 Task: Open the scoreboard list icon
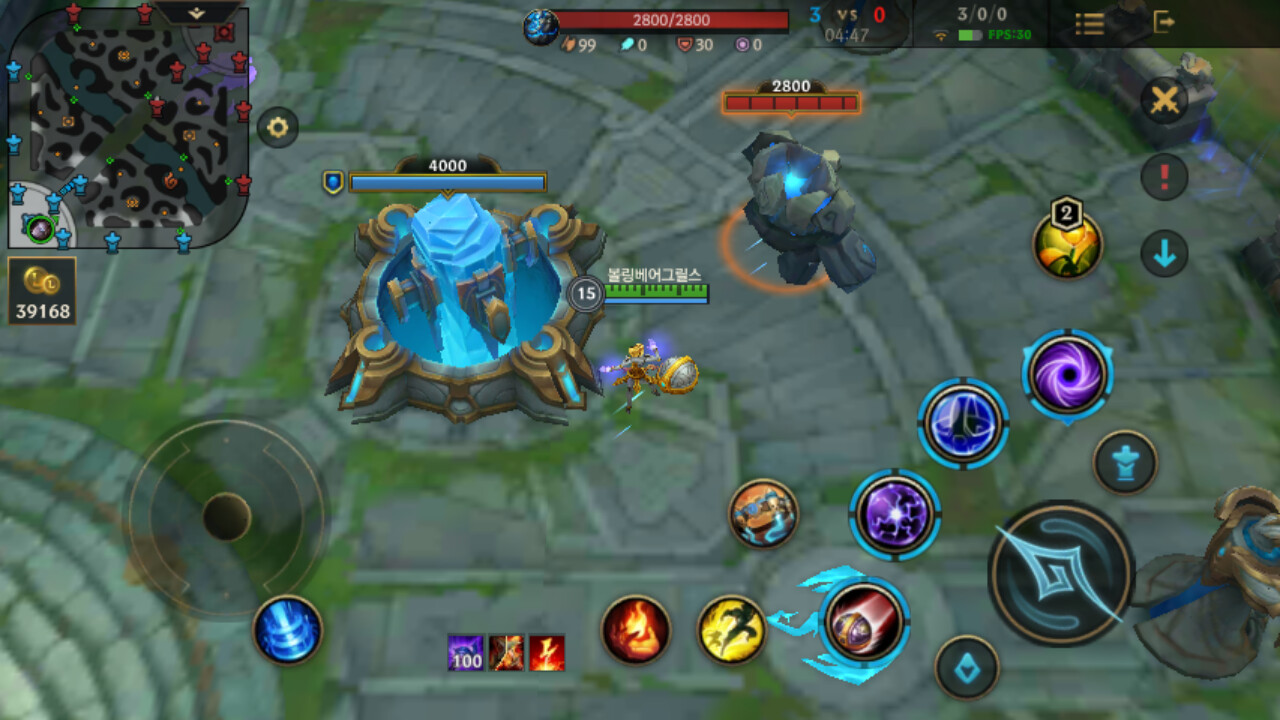point(1090,23)
